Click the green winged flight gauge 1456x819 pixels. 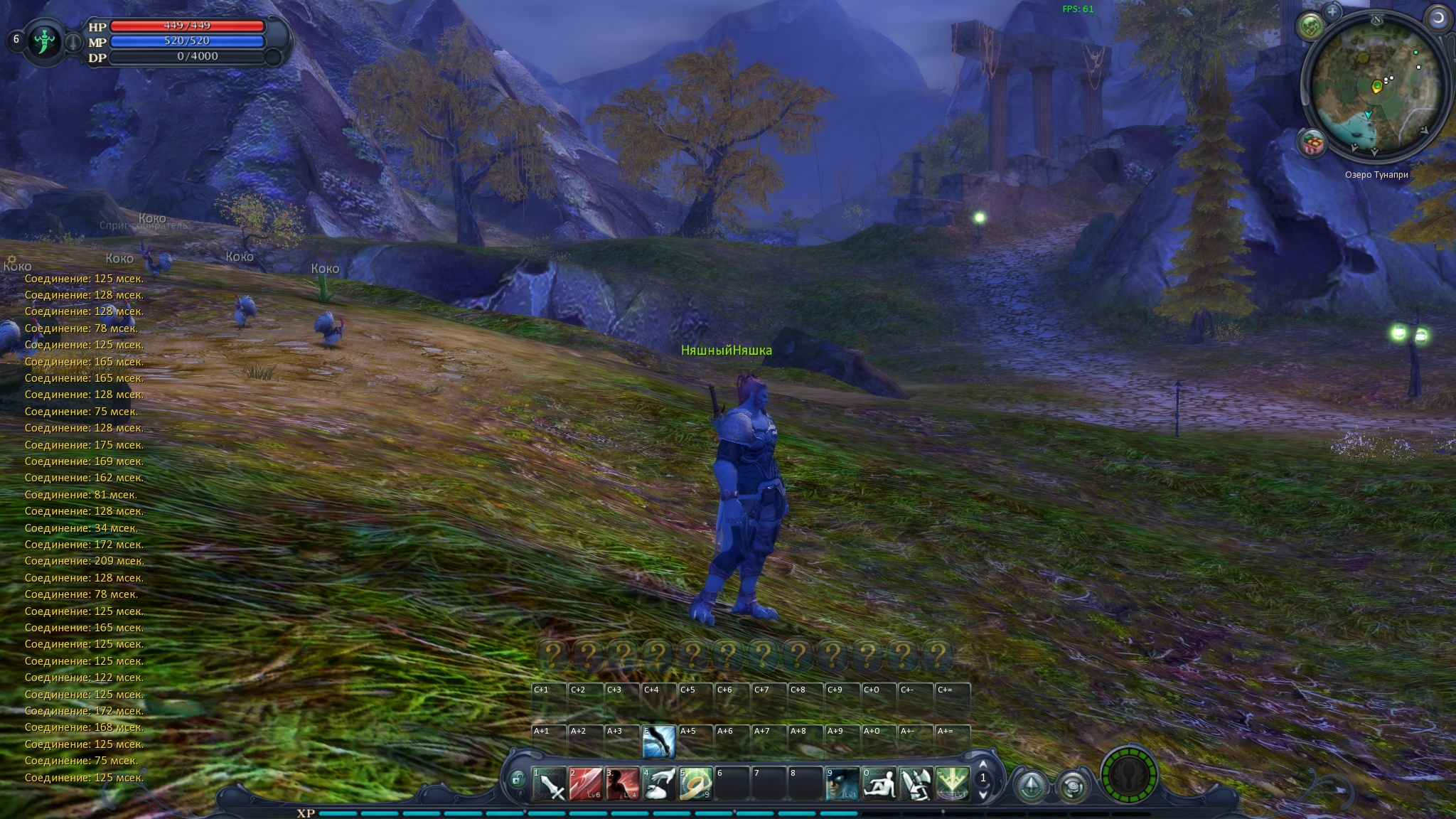(x=1129, y=775)
